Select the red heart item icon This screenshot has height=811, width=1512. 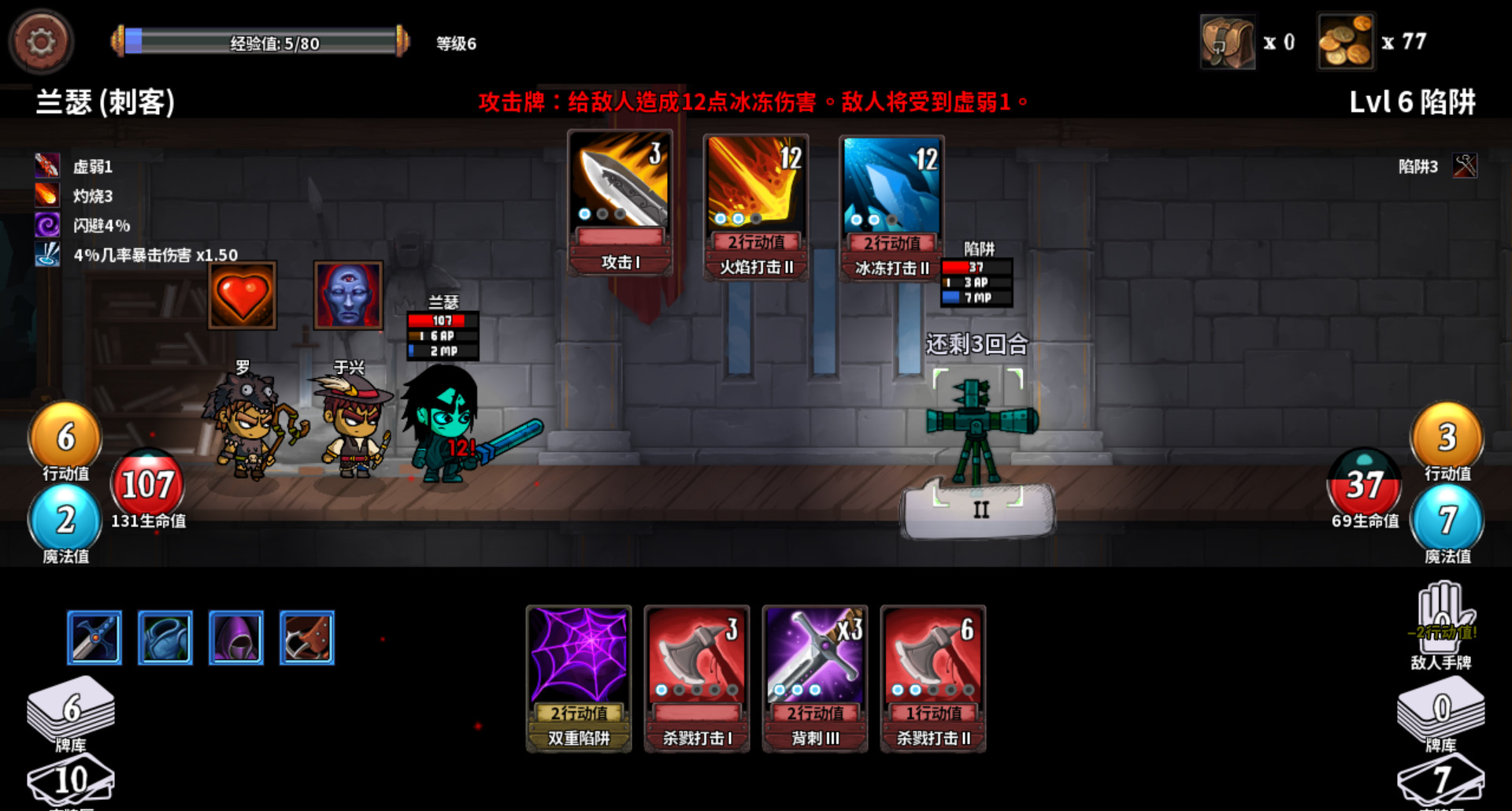(x=241, y=297)
